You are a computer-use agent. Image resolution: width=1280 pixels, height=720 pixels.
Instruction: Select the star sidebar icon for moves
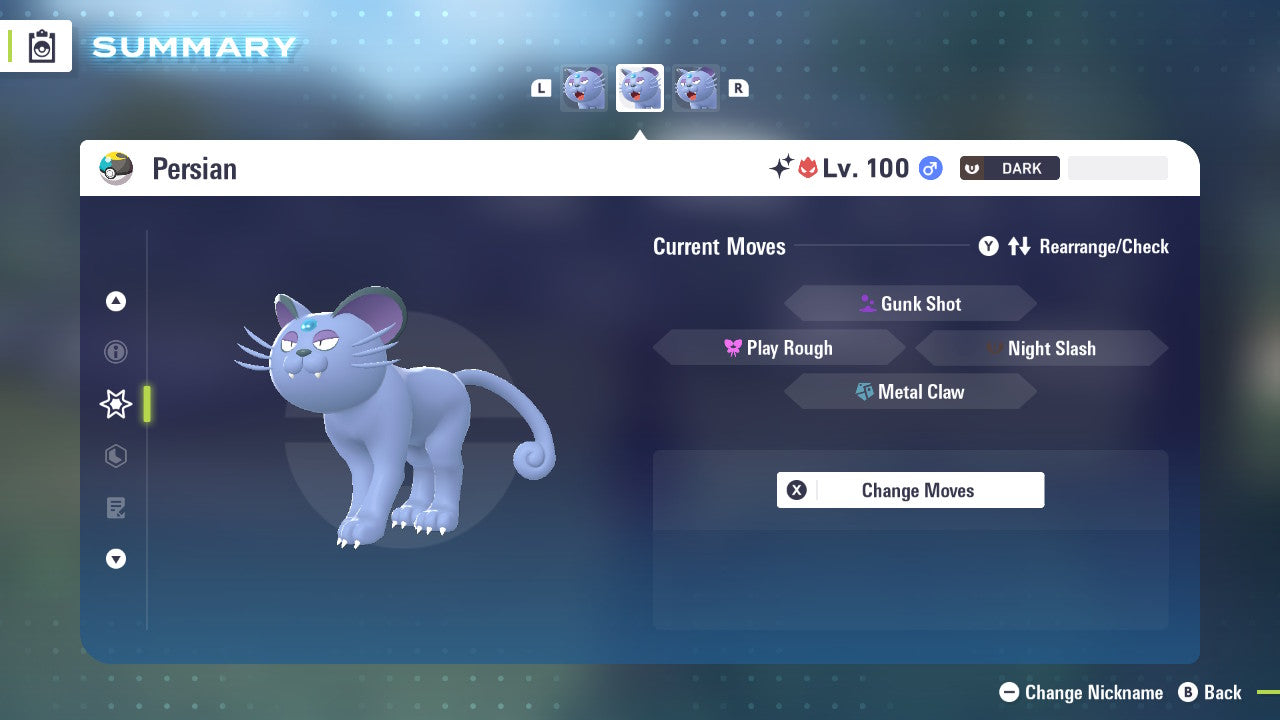pyautogui.click(x=115, y=404)
